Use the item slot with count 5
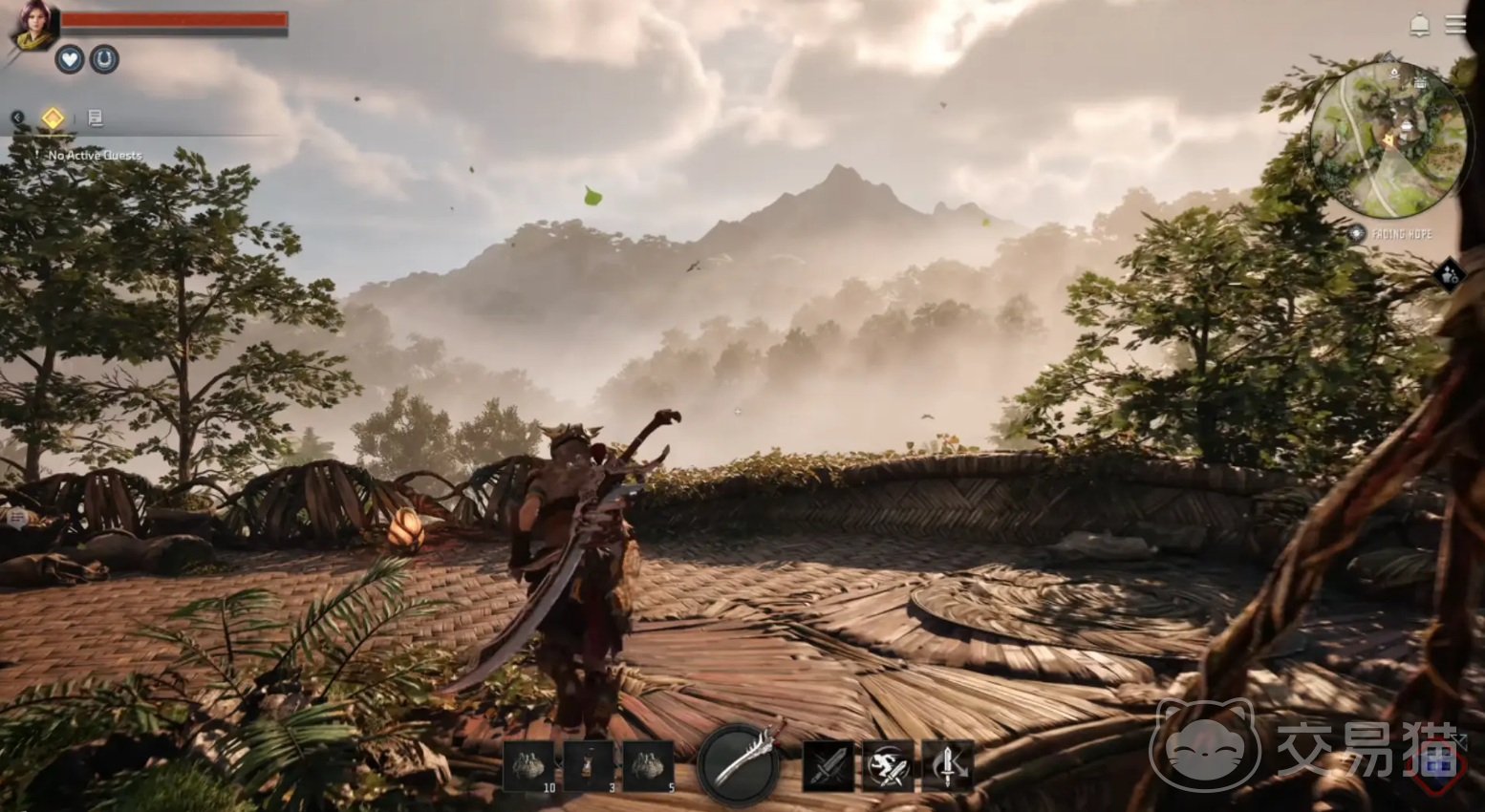The height and width of the screenshot is (812, 1485). (649, 765)
